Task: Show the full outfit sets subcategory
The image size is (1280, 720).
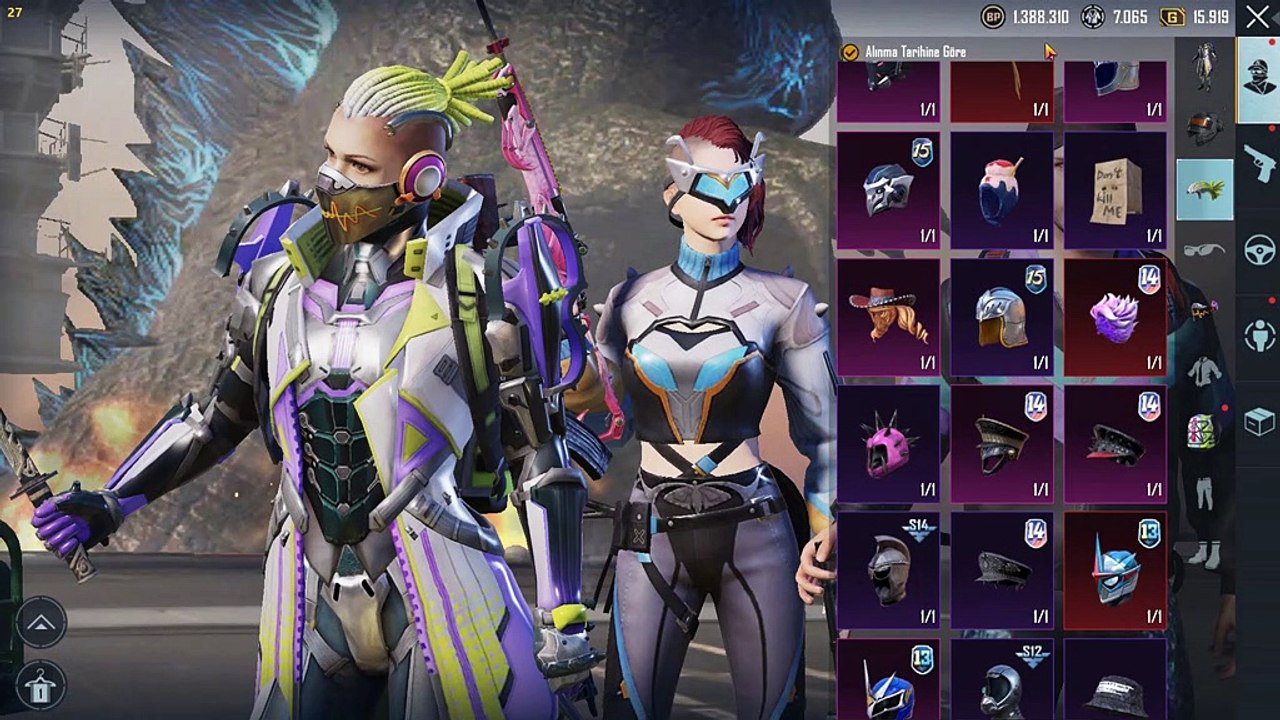Action: click(x=1204, y=66)
